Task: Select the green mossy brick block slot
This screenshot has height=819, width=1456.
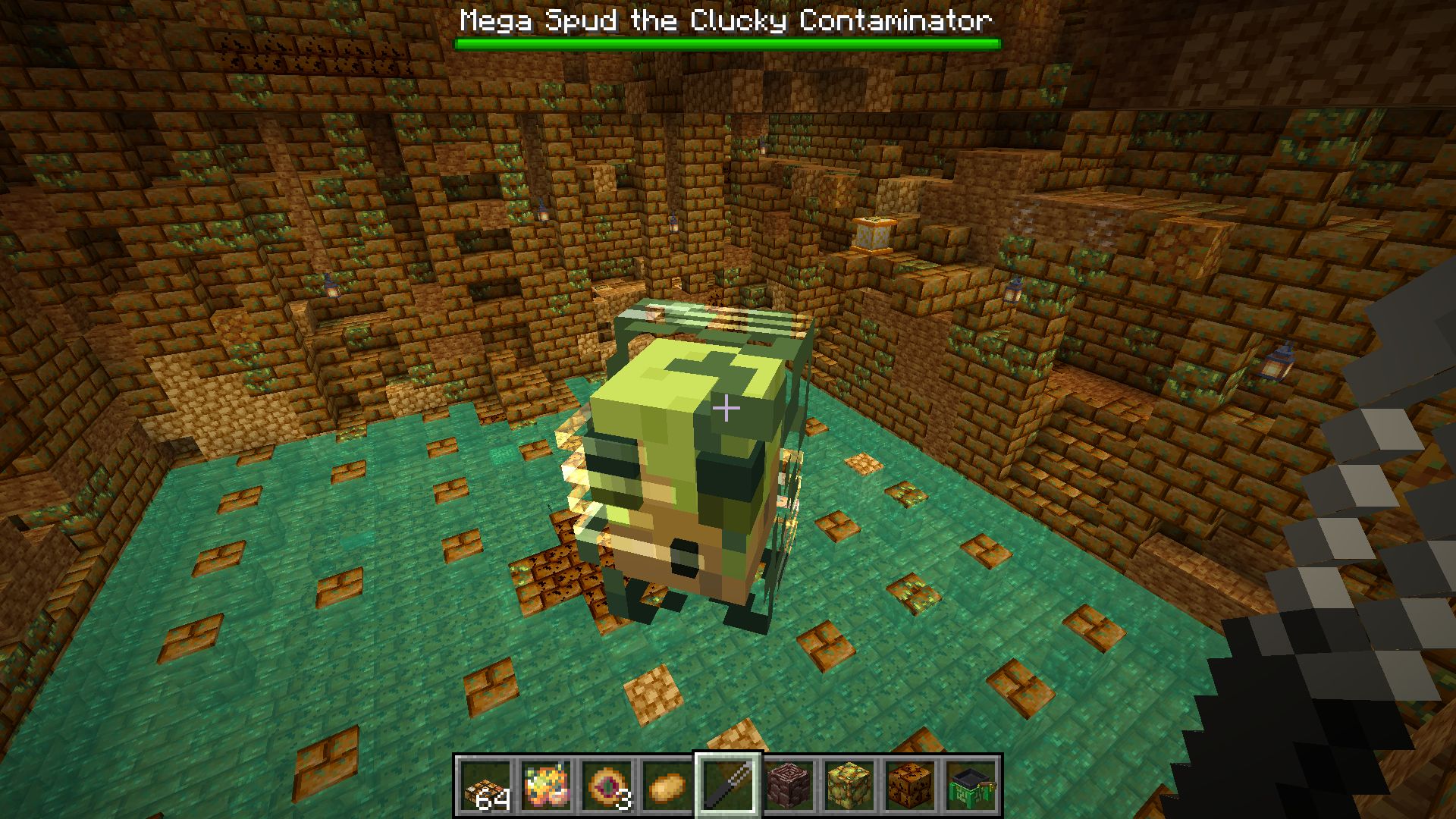Action: tap(849, 786)
